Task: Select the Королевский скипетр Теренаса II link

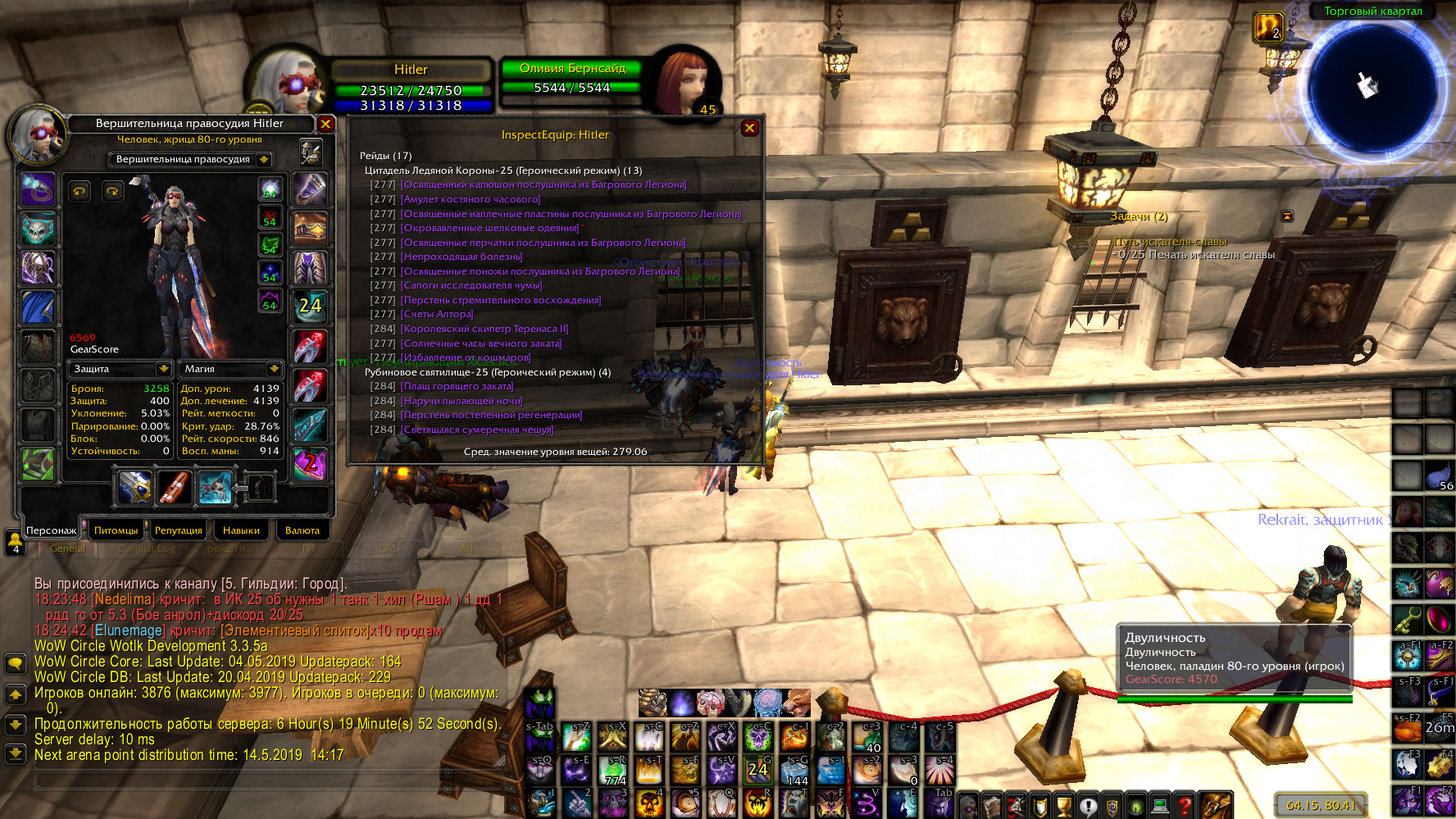Action: coord(485,329)
